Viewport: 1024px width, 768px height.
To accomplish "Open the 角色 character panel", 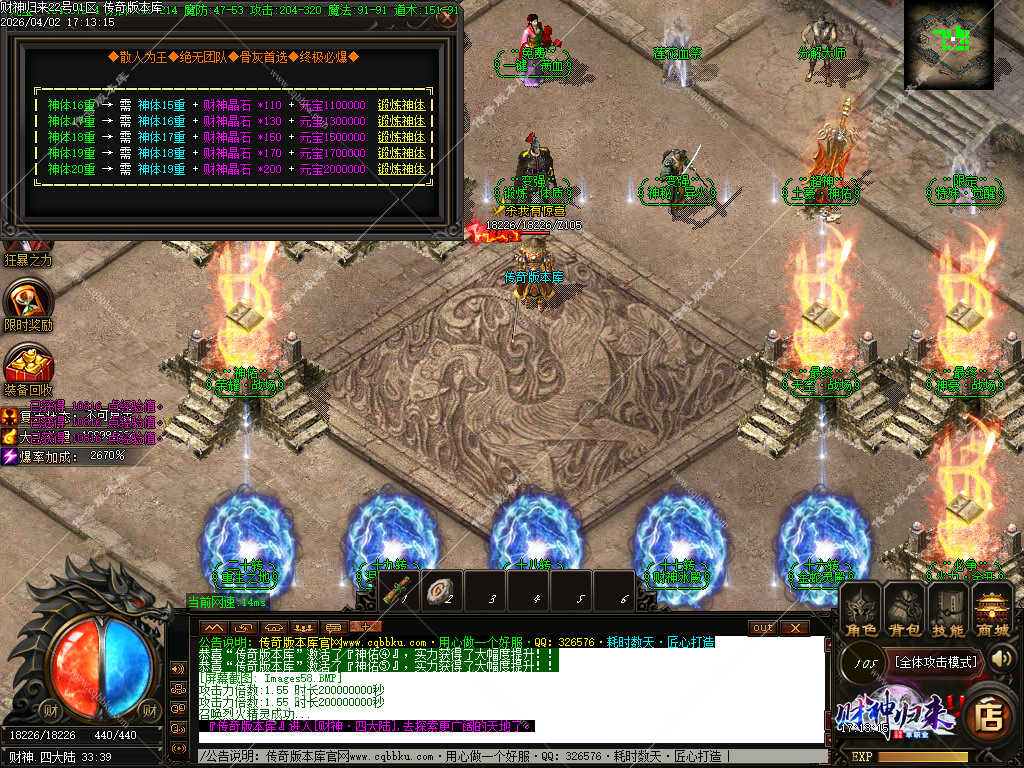I will click(x=861, y=610).
